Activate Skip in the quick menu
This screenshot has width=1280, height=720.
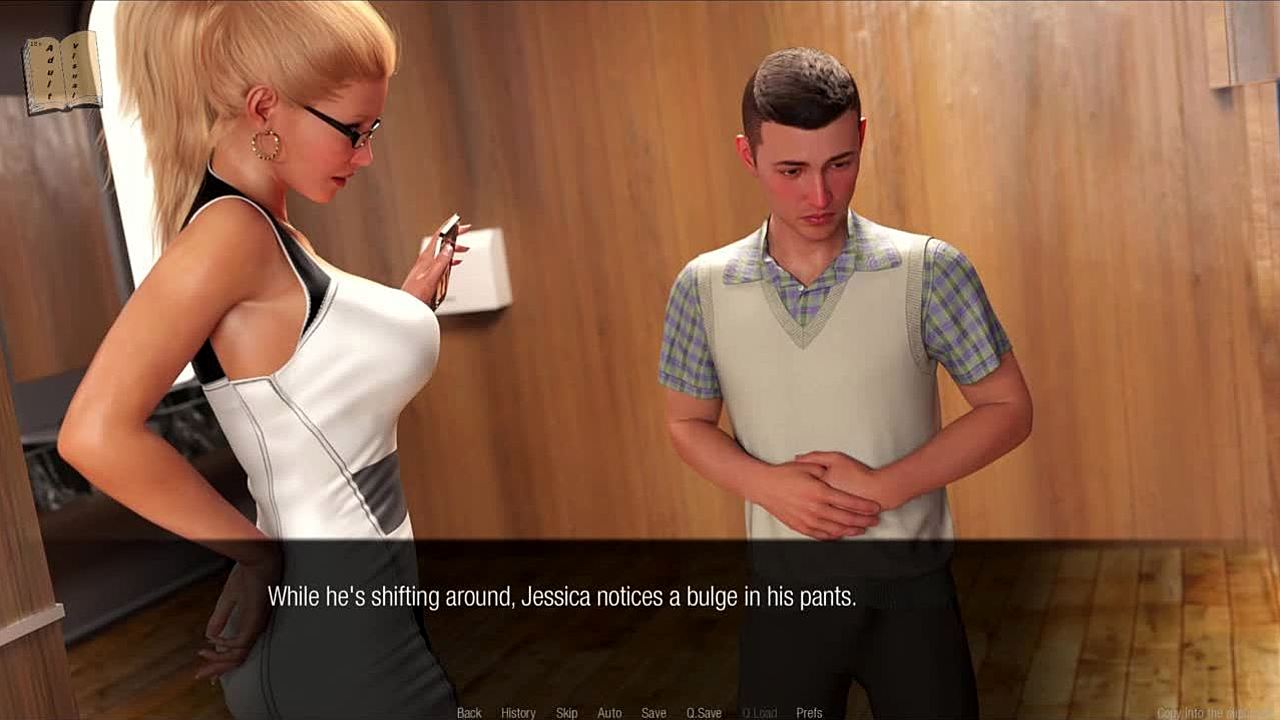tap(567, 713)
